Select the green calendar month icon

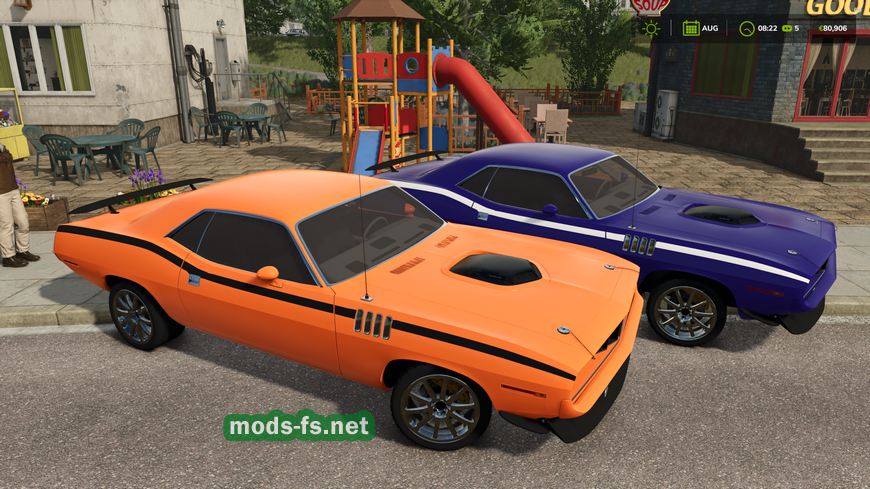690,28
